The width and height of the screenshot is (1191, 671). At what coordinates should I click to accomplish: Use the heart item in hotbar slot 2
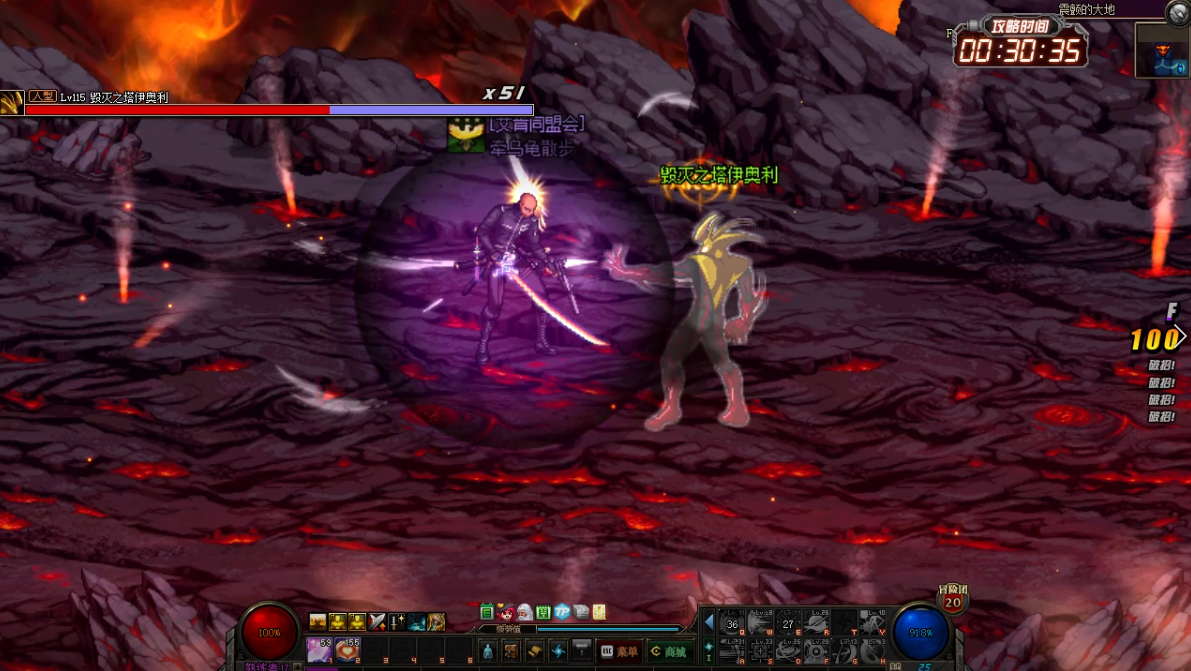347,650
